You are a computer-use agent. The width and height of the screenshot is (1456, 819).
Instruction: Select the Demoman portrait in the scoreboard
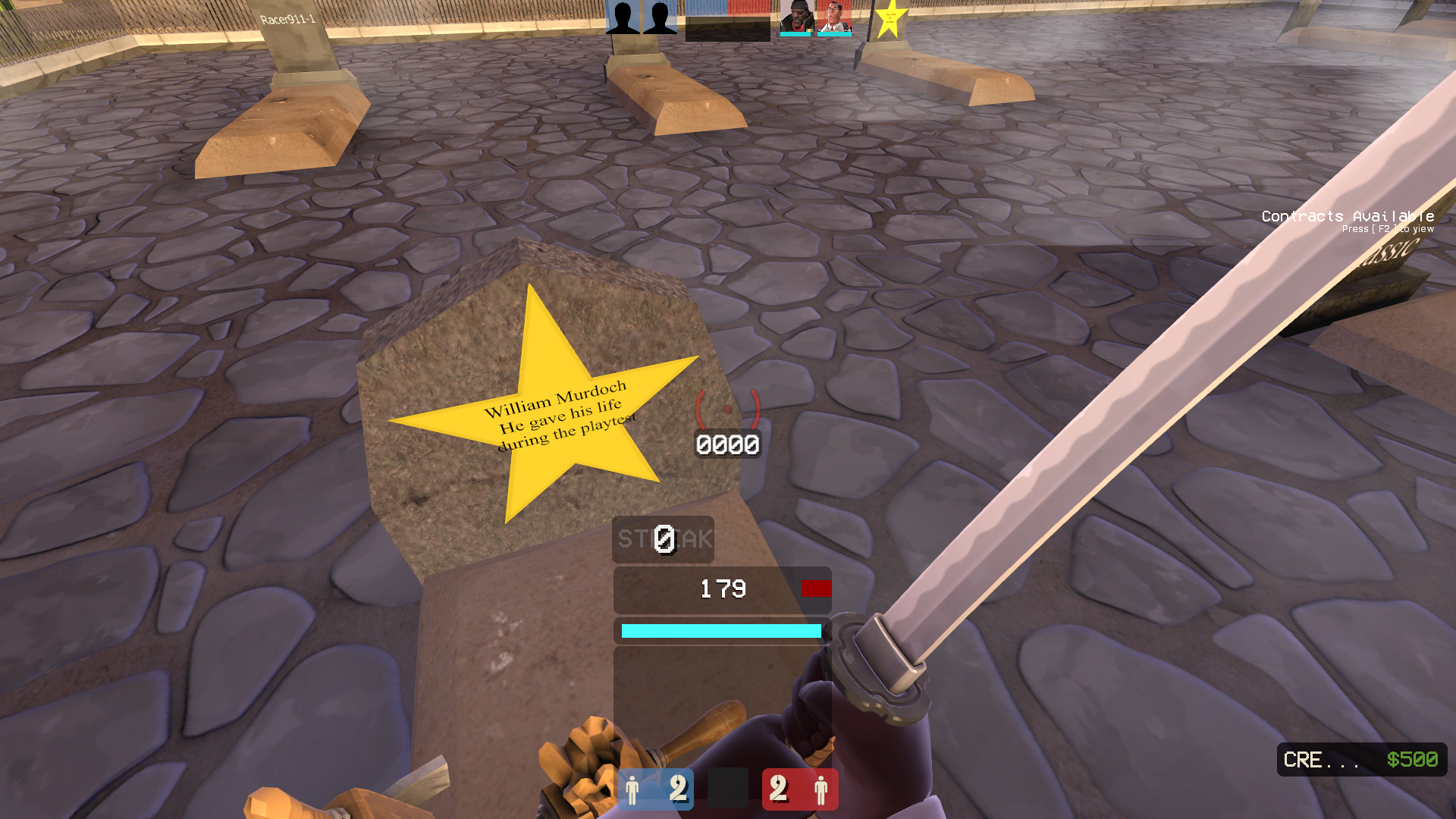[x=798, y=17]
